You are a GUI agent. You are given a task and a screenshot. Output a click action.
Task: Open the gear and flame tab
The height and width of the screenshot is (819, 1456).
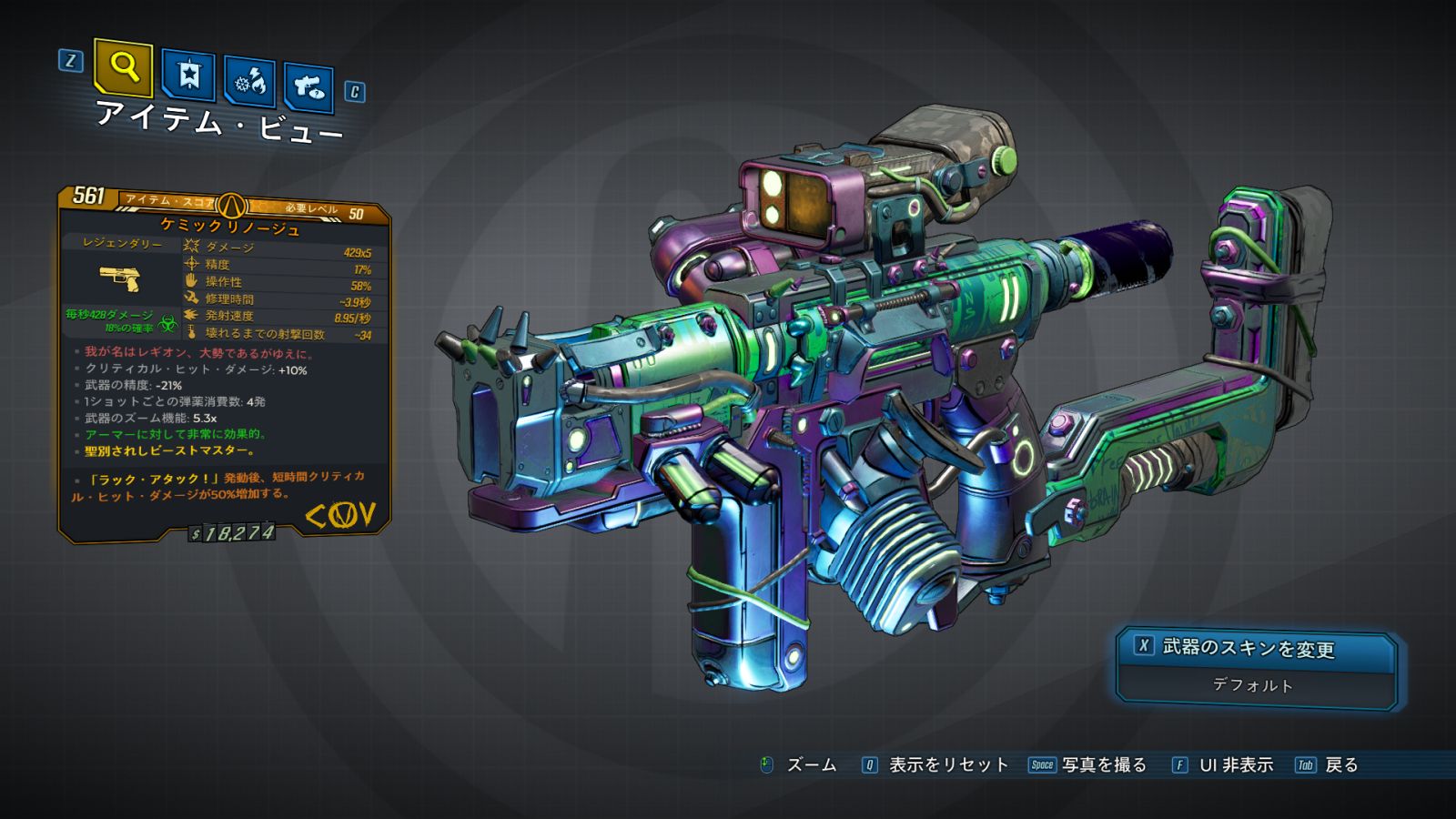tap(250, 83)
